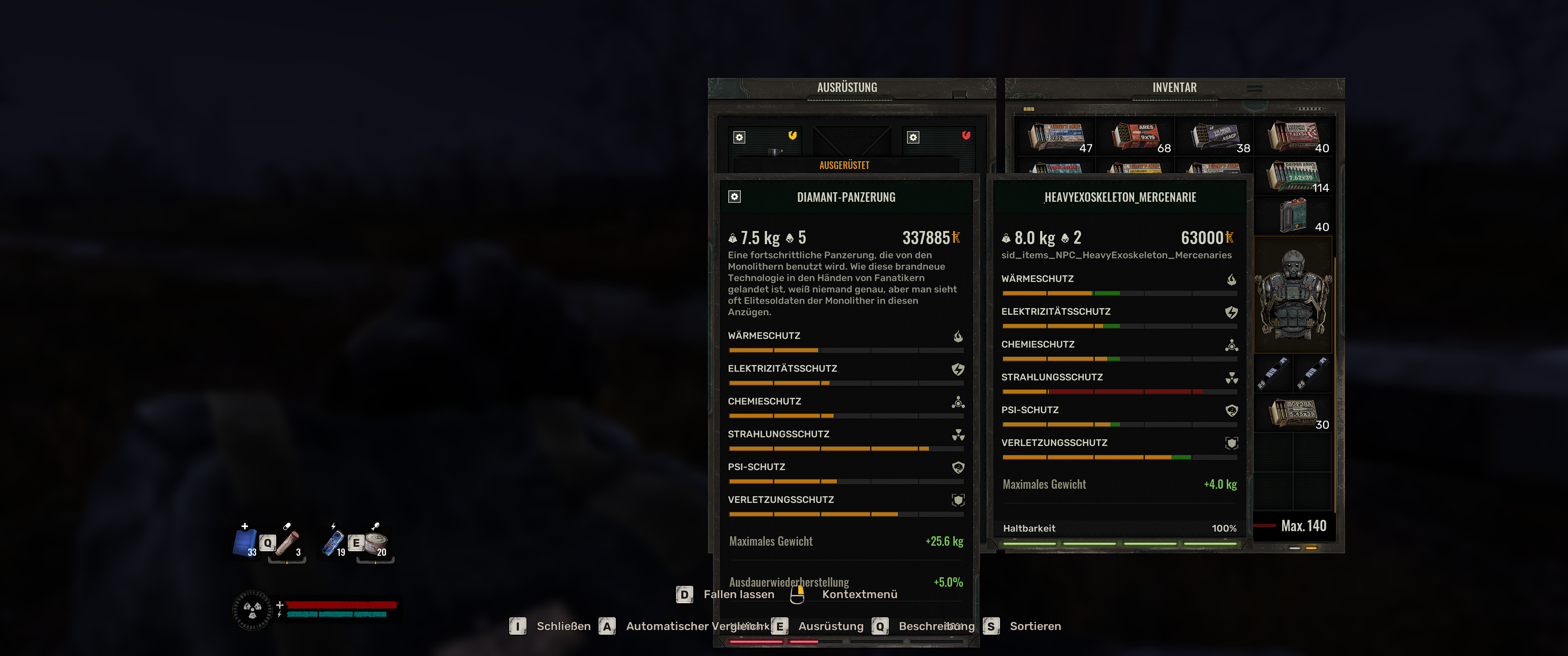Image resolution: width=1568 pixels, height=656 pixels.
Task: Click the shield icon beside Verletzungsschutz
Action: (x=959, y=499)
